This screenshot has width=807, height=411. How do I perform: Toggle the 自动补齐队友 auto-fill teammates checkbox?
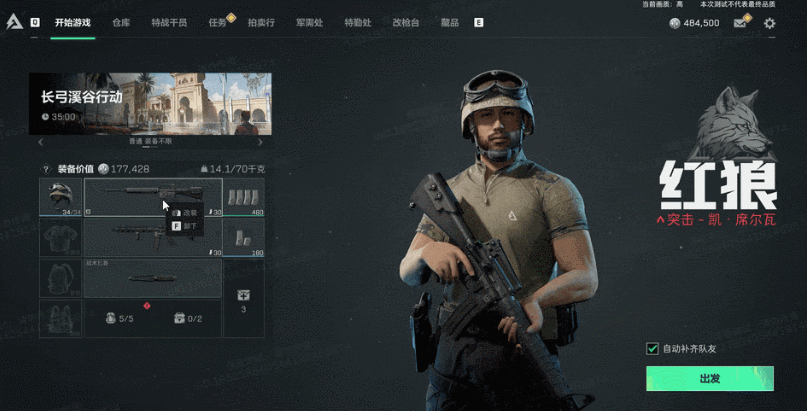click(x=653, y=349)
